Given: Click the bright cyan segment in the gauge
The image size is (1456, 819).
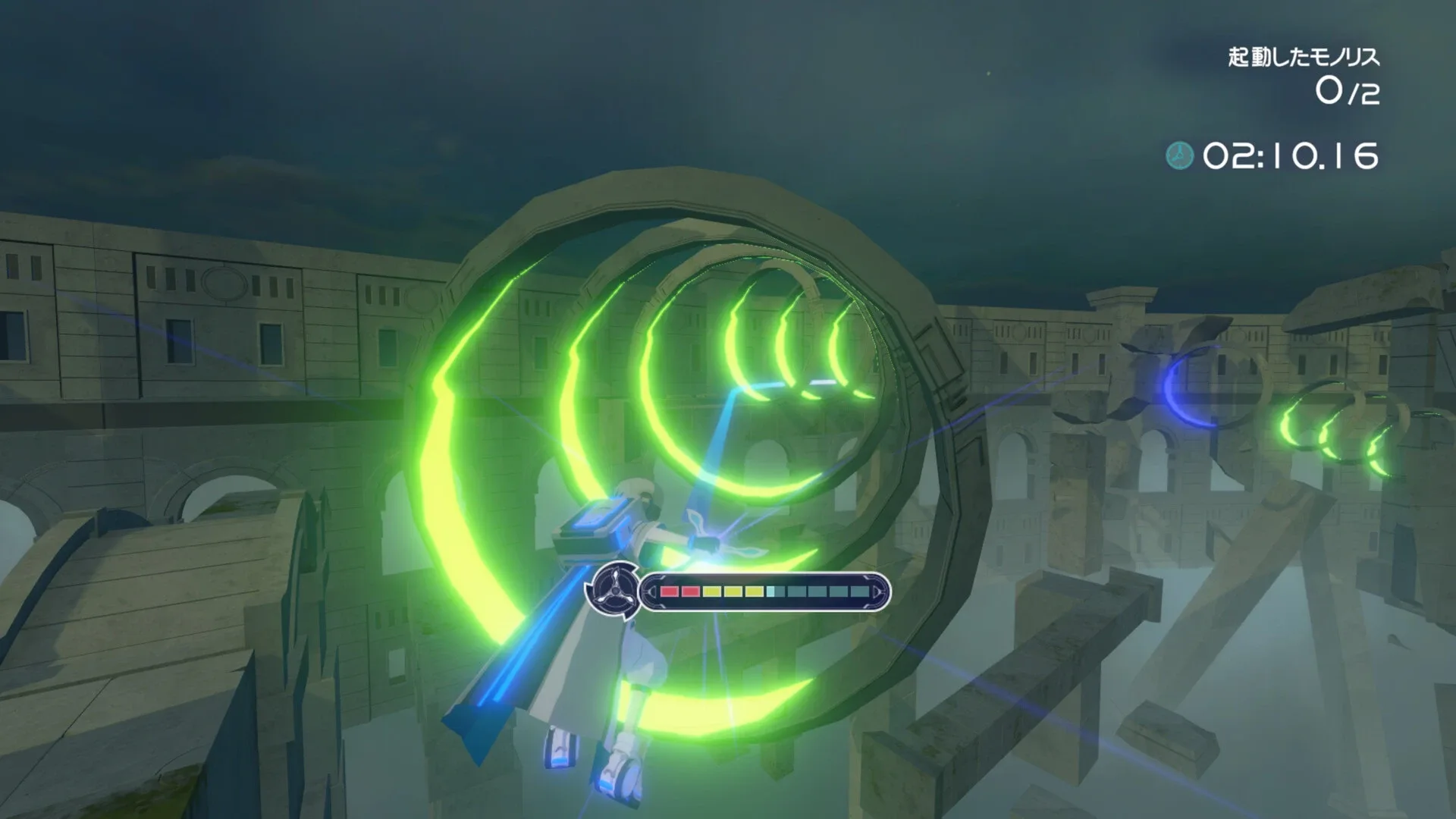Looking at the screenshot, I should click(769, 591).
